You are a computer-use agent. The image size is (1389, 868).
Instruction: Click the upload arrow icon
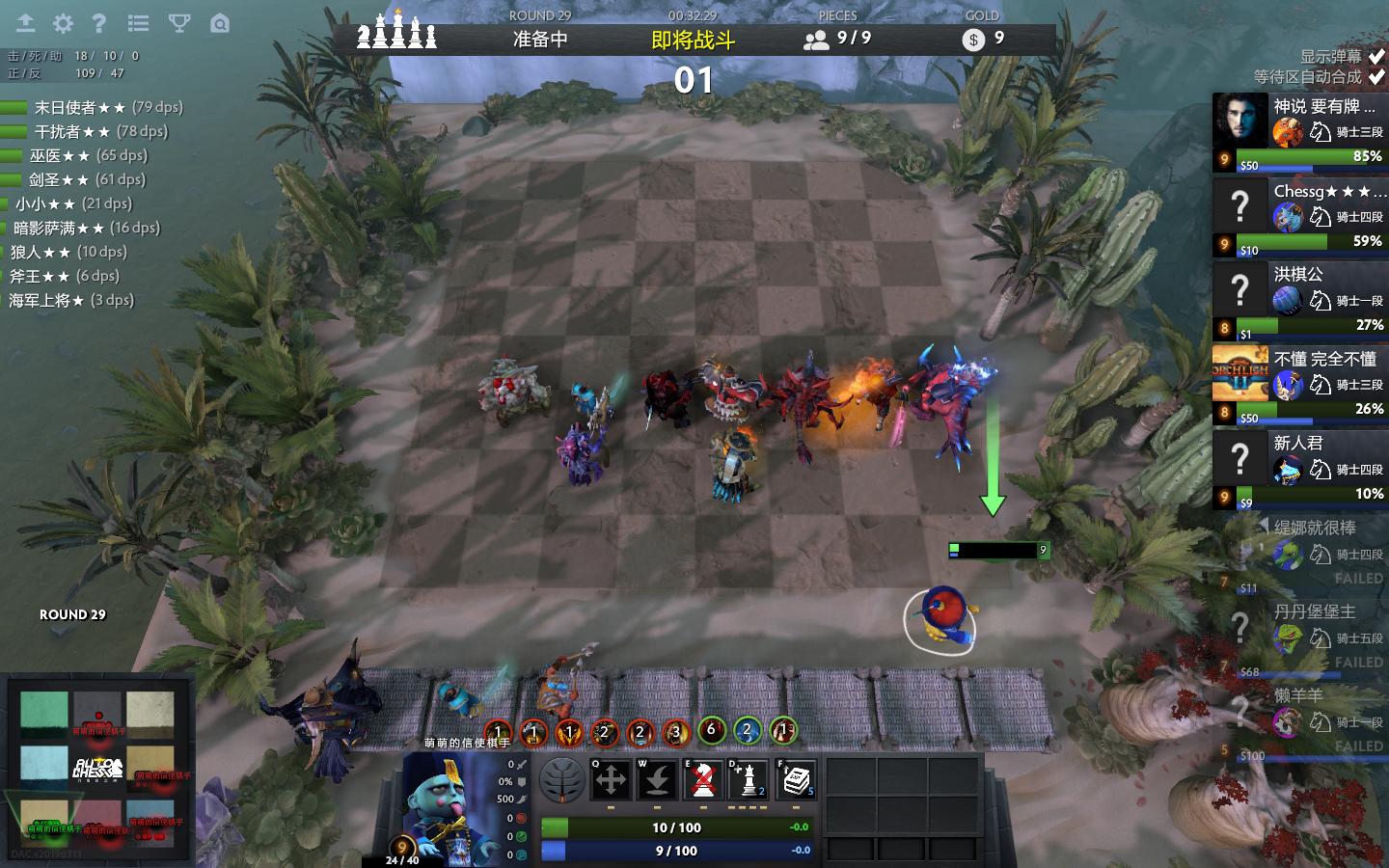pos(25,23)
